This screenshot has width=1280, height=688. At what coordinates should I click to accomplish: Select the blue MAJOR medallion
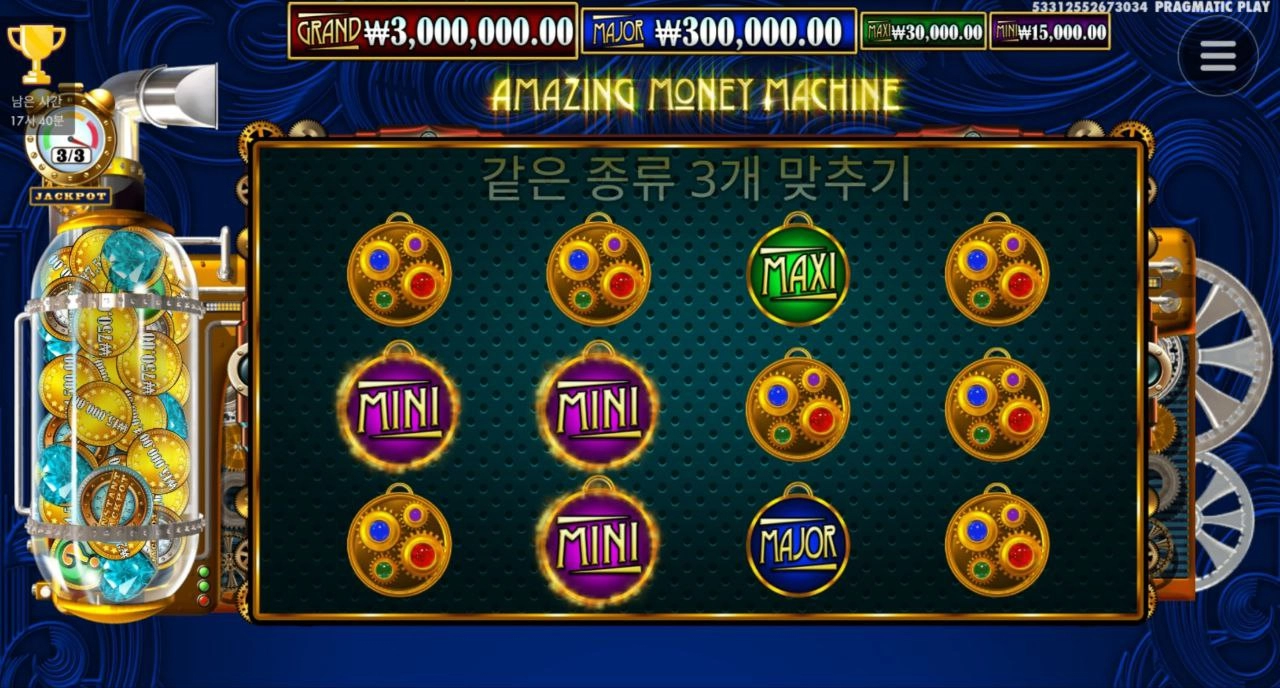tap(798, 544)
